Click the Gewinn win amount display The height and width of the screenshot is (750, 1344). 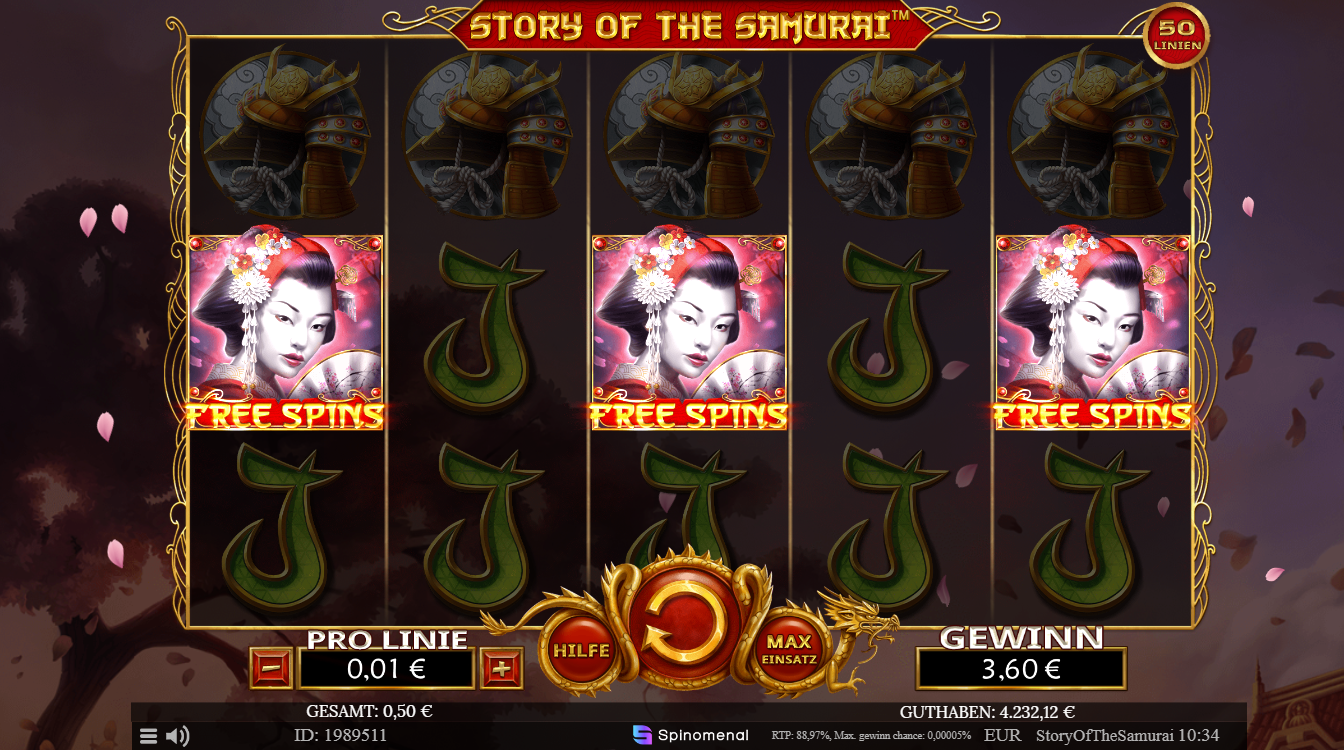point(1021,668)
